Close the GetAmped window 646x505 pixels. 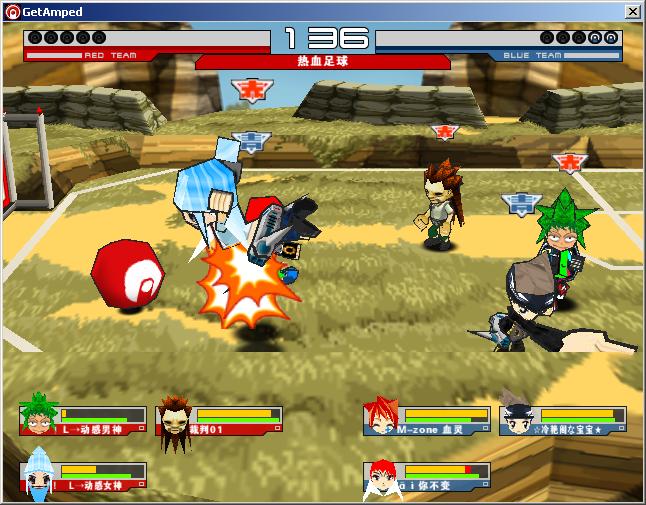632,11
